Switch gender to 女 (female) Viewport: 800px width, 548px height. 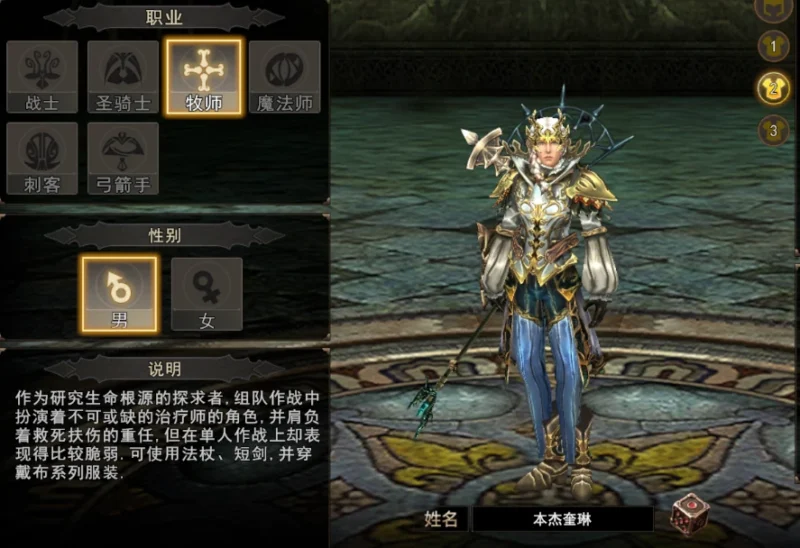point(206,294)
